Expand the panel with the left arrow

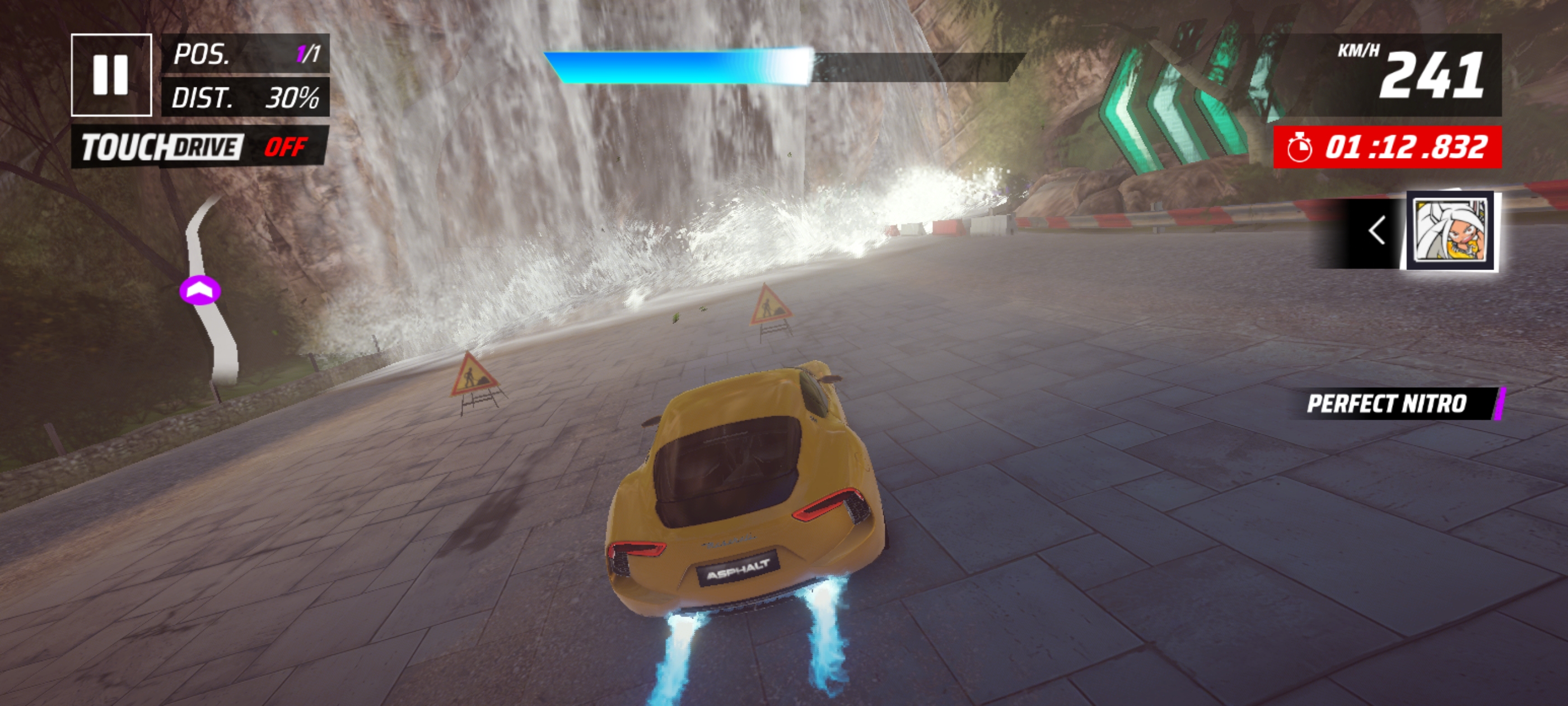click(1376, 231)
